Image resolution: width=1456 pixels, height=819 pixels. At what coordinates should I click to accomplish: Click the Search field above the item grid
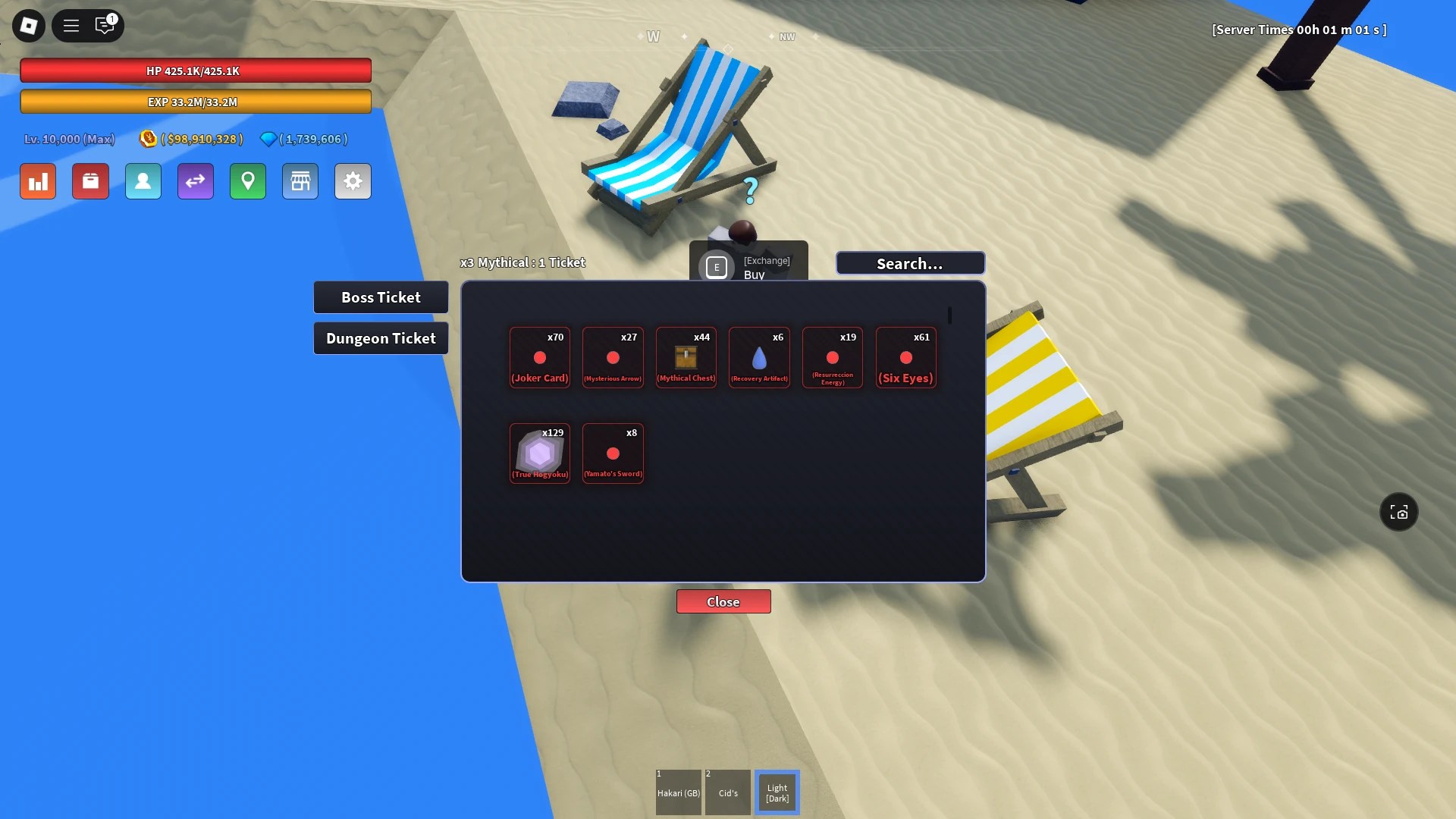(909, 263)
